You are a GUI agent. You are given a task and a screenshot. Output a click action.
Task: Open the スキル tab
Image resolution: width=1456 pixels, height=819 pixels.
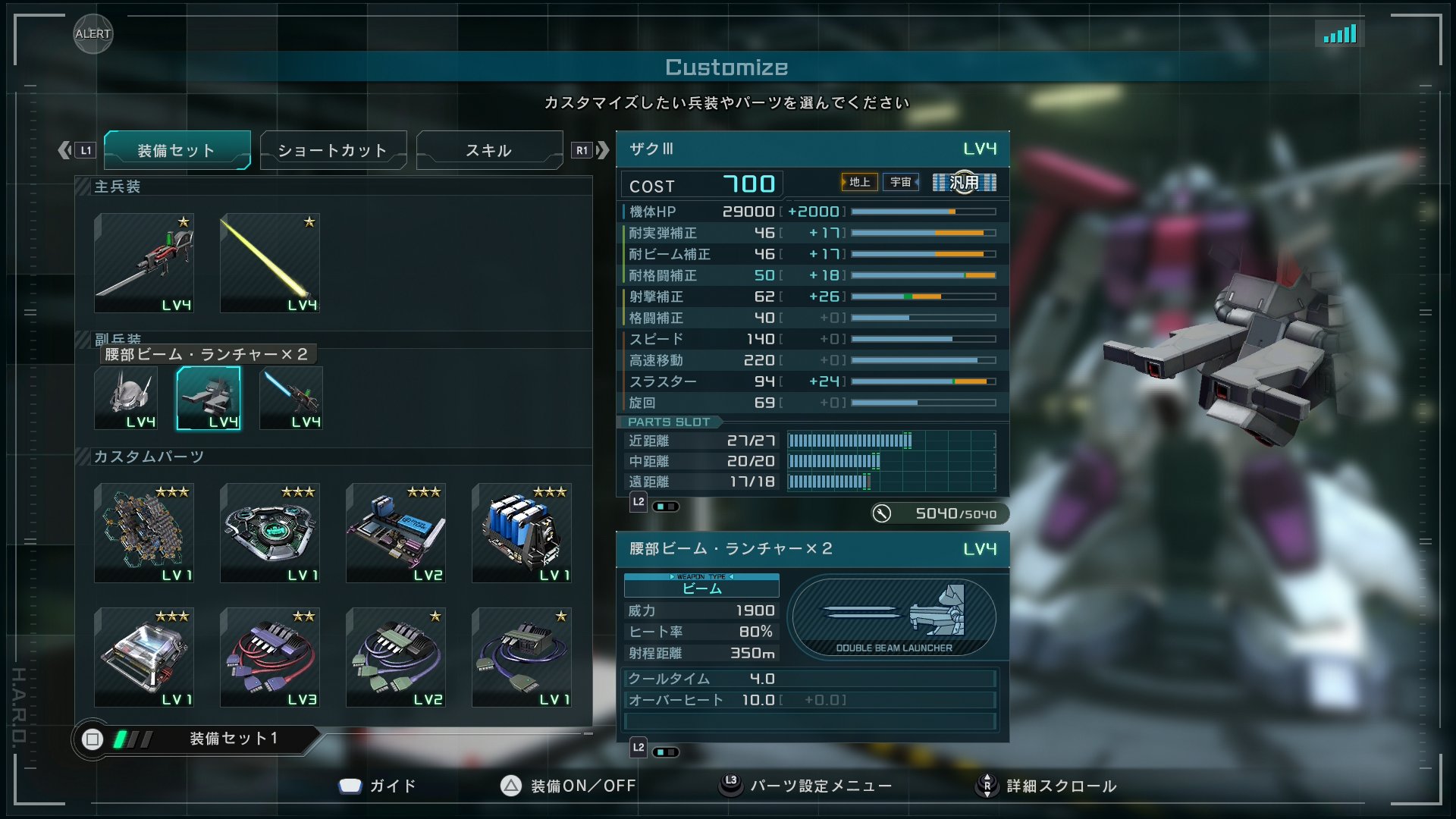click(x=488, y=149)
